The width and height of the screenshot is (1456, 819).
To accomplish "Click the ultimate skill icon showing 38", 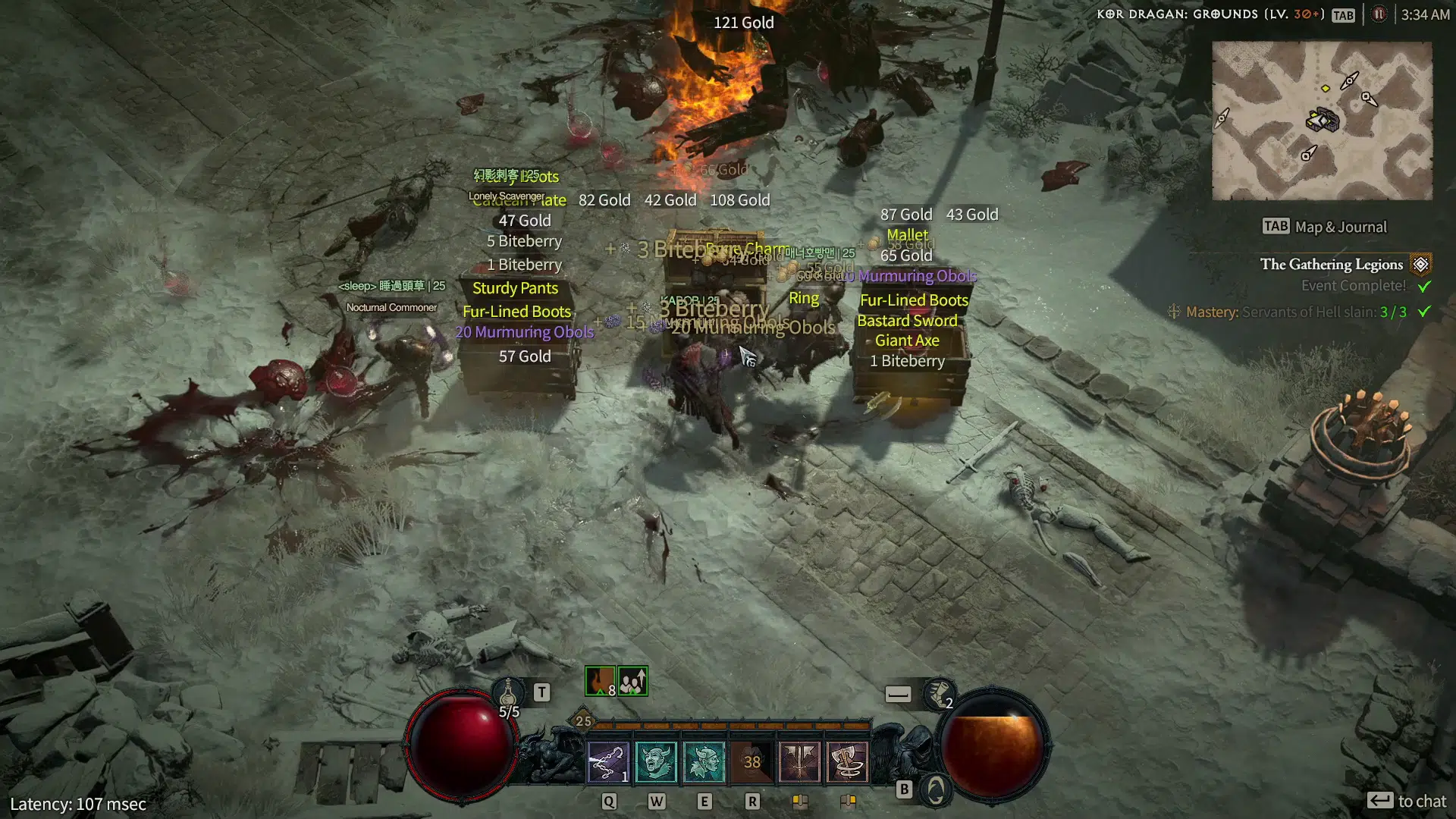I will [752, 763].
